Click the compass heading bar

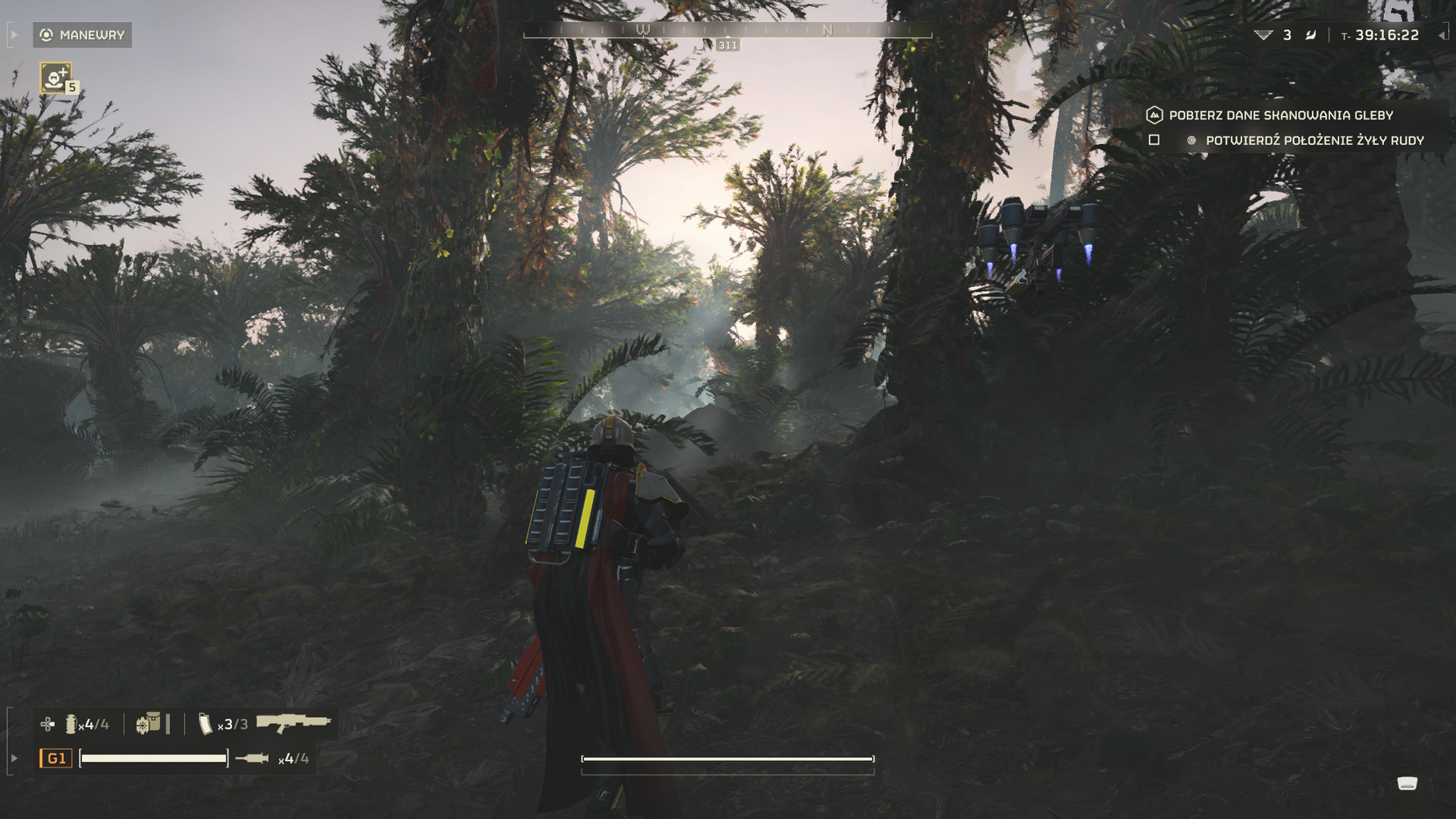pyautogui.click(x=728, y=30)
